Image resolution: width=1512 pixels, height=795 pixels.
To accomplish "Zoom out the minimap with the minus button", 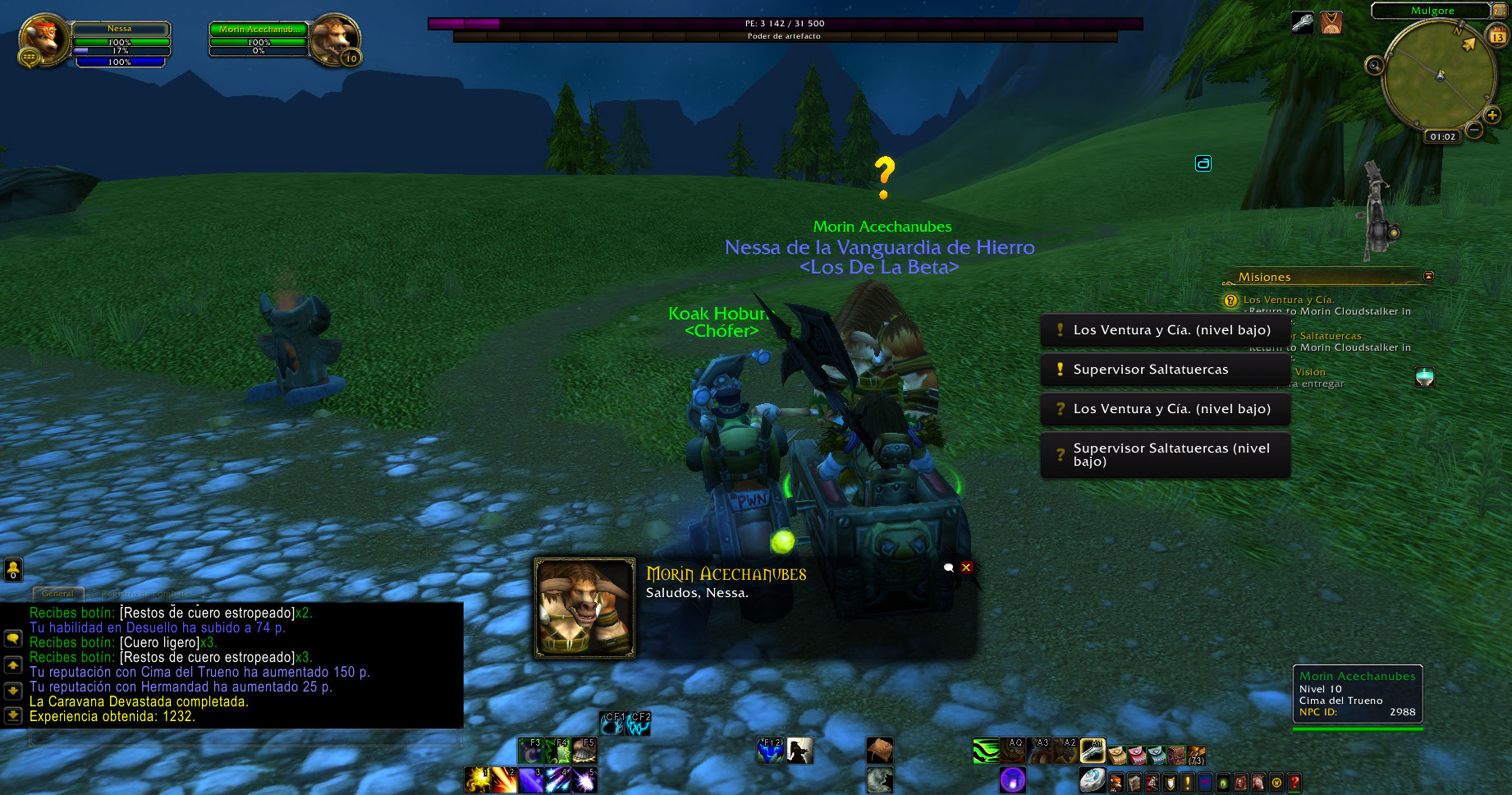I will [1474, 130].
